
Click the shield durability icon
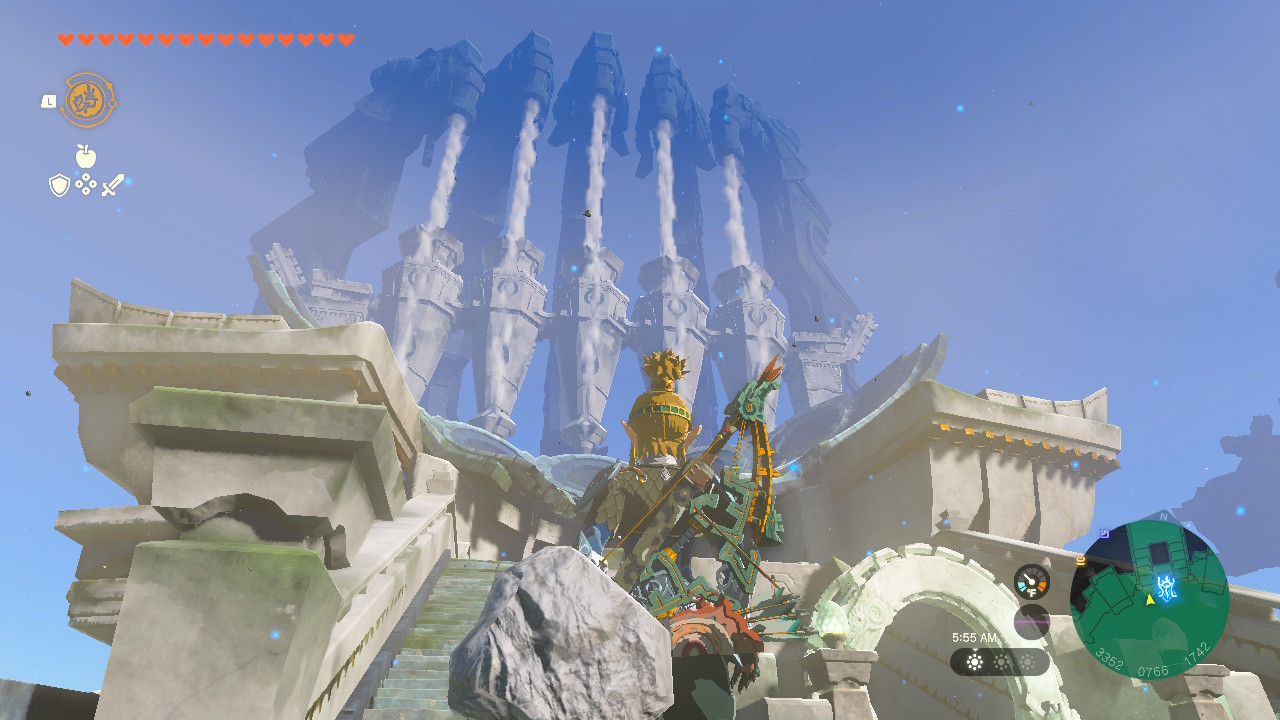pos(59,184)
